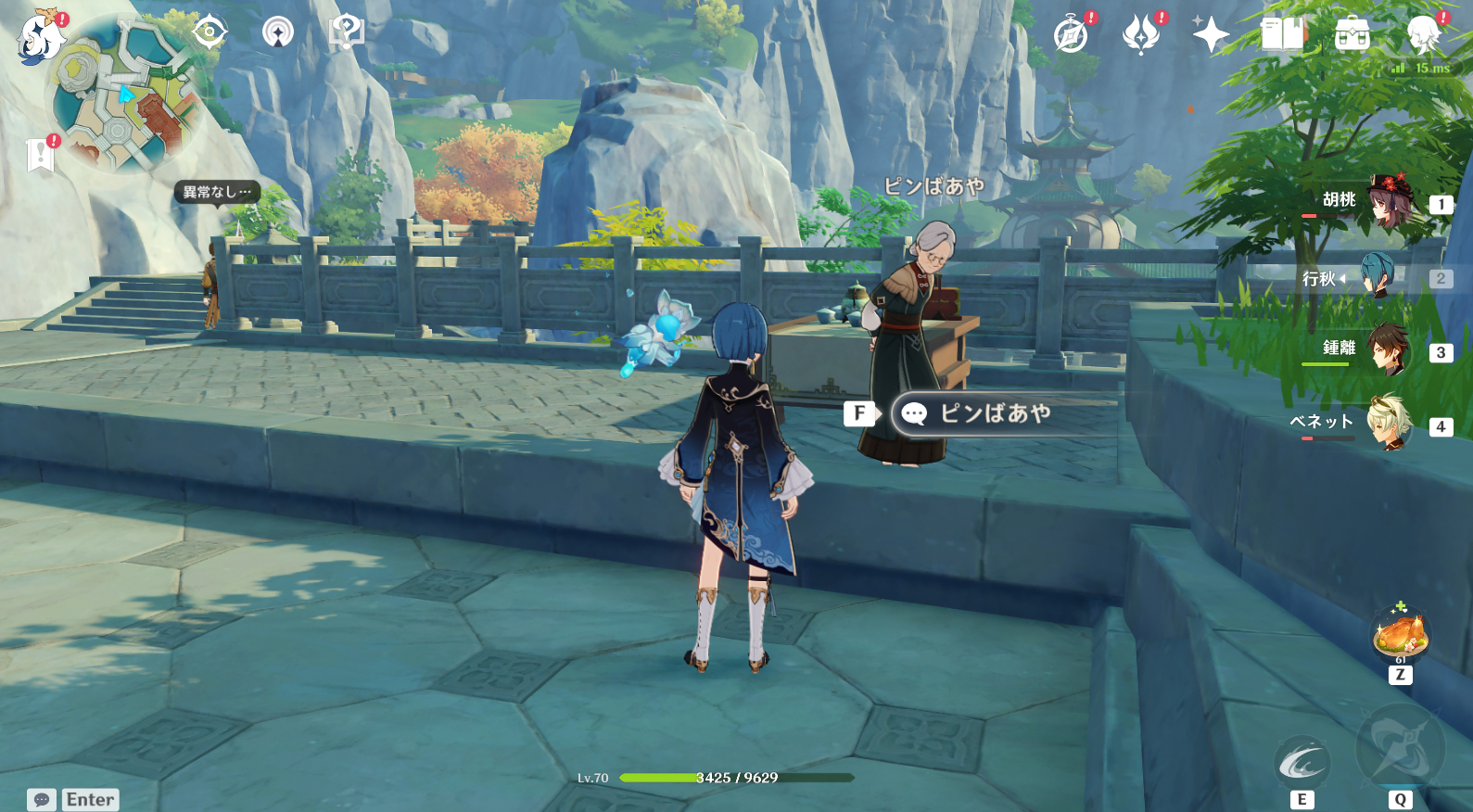The width and height of the screenshot is (1473, 812).
Task: Open the Battle Pass wings icon
Action: coord(1142,33)
